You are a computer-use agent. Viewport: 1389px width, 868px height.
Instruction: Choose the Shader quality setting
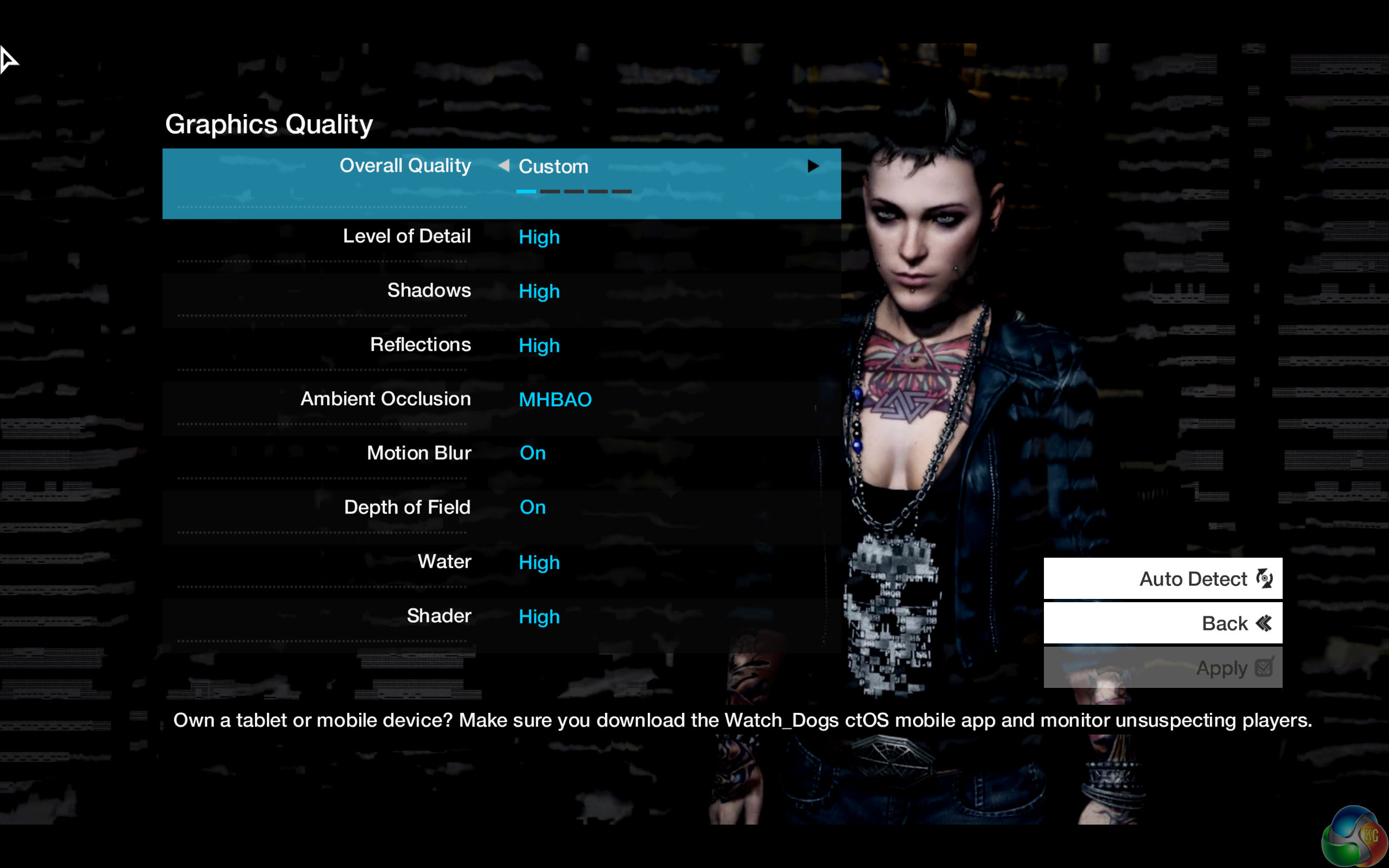coord(501,617)
